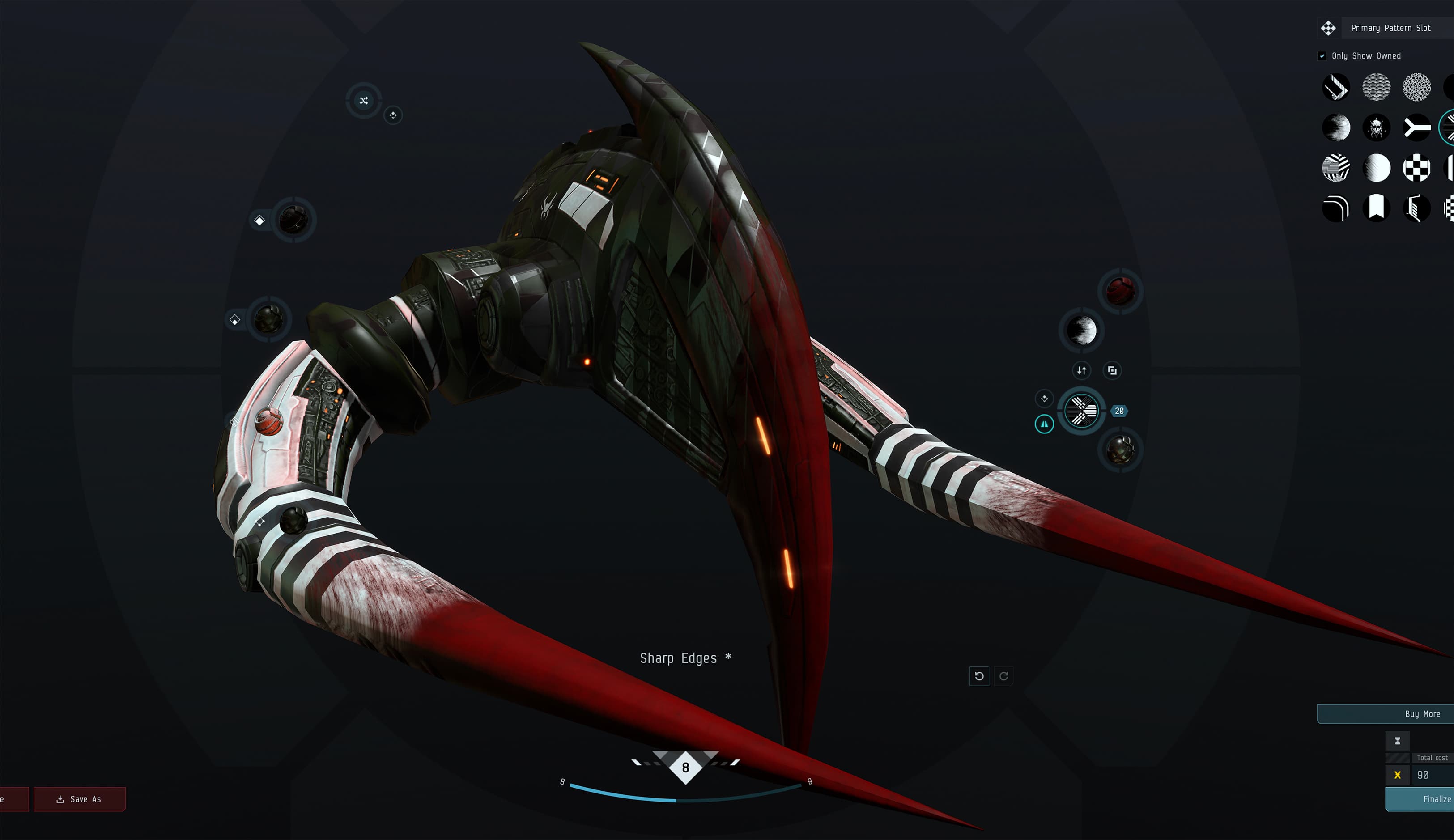The image size is (1454, 840).
Task: Select the bubble cells pattern swatch
Action: click(1416, 87)
